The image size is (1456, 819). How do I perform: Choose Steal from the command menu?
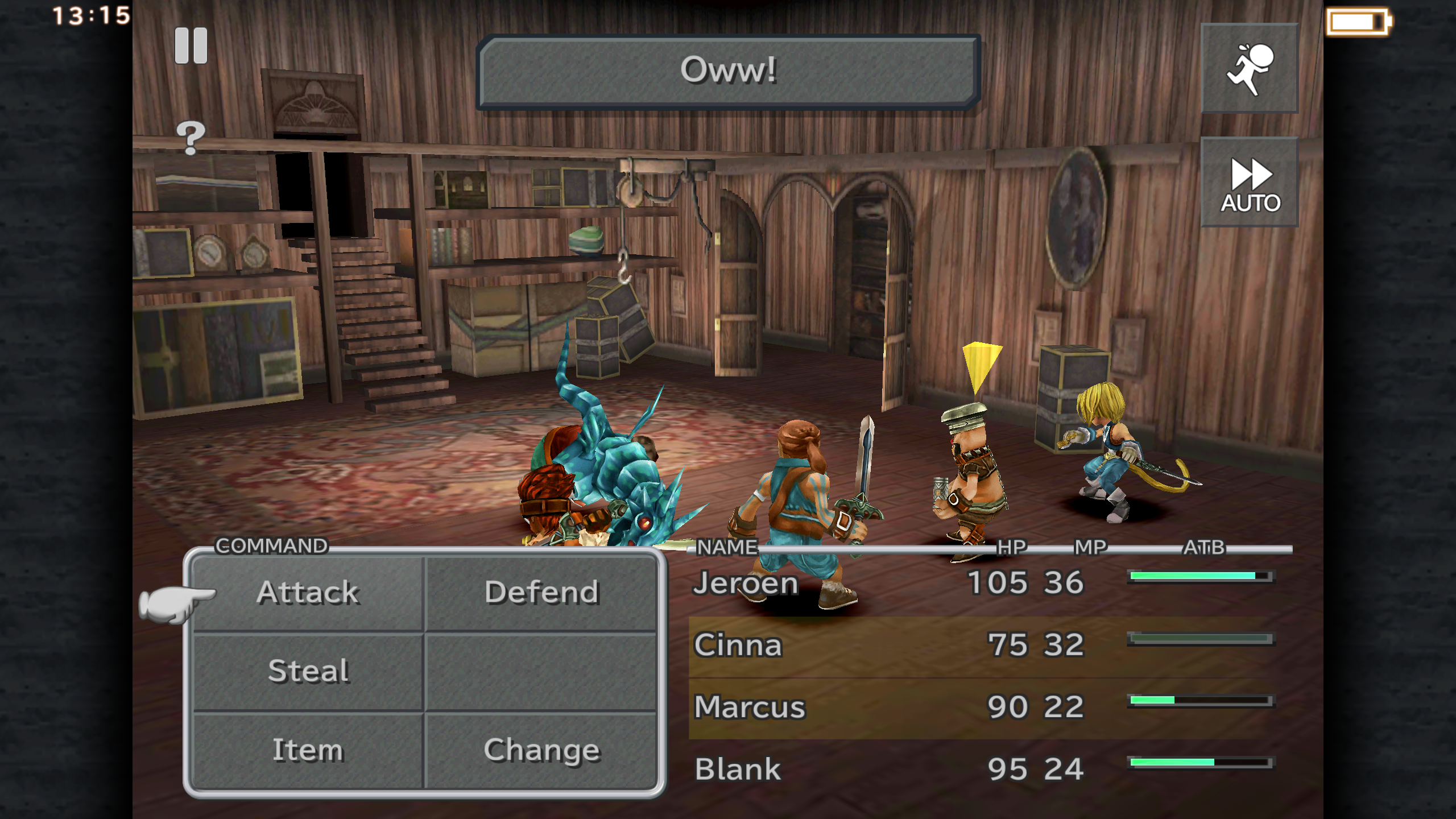coord(308,671)
